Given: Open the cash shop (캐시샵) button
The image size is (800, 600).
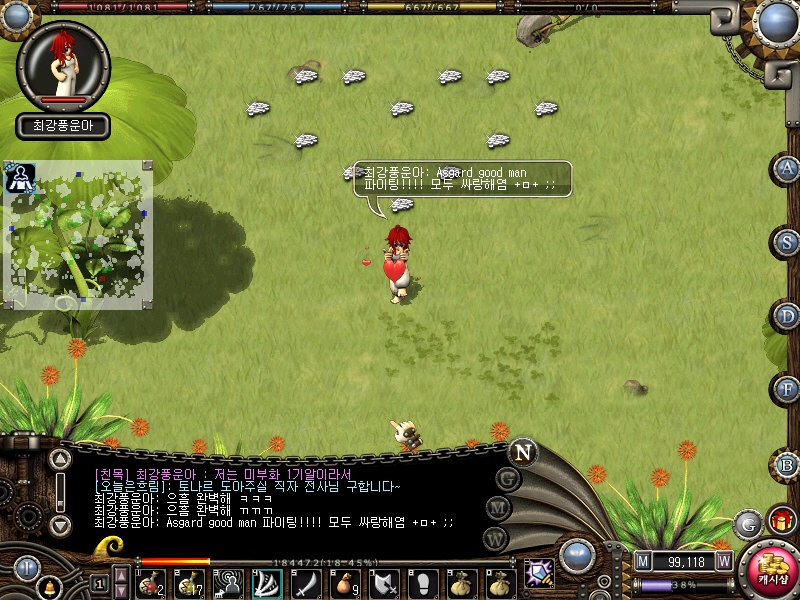Looking at the screenshot, I should click(x=772, y=570).
